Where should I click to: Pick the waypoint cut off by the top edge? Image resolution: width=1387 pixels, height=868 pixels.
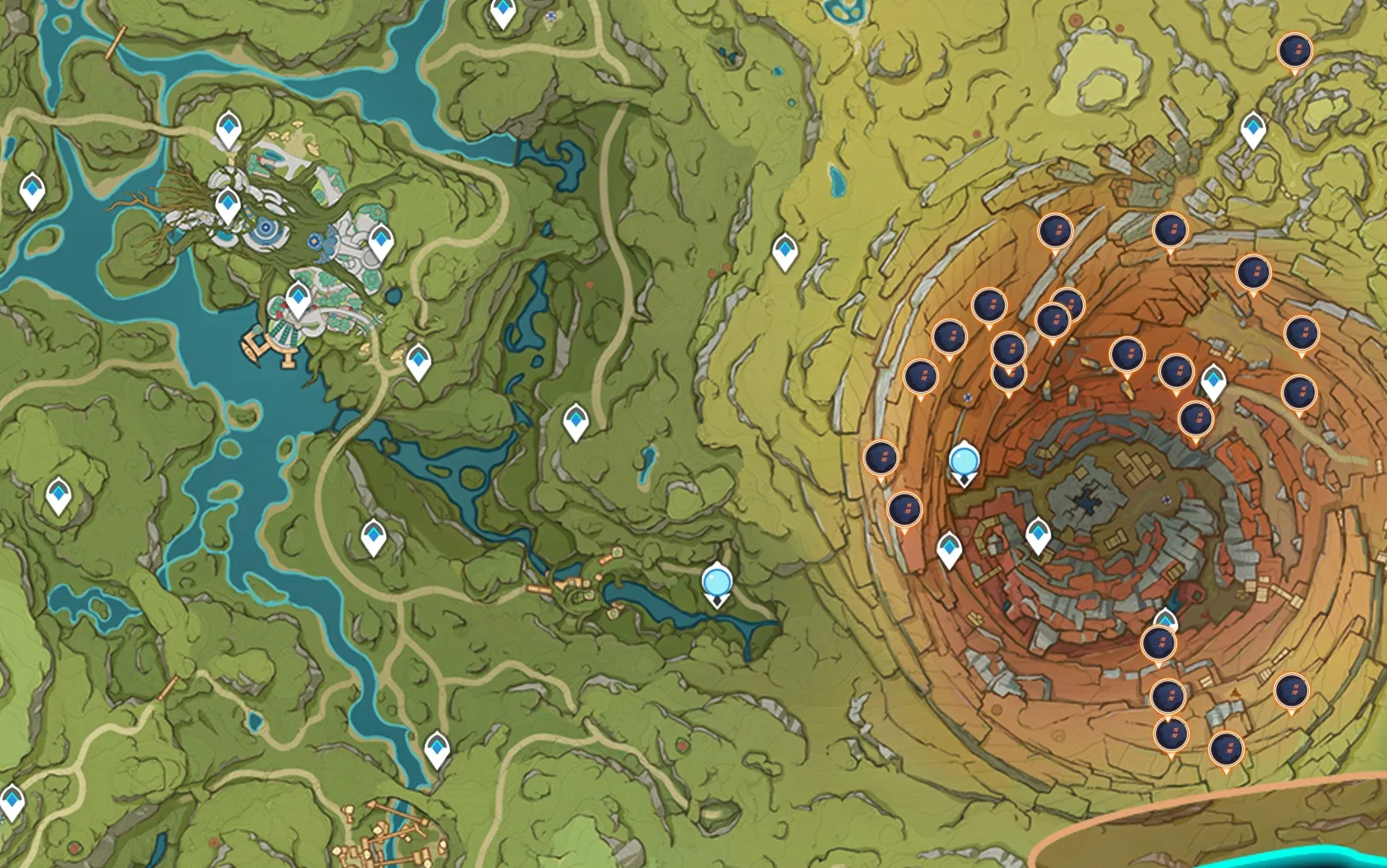tap(503, 12)
